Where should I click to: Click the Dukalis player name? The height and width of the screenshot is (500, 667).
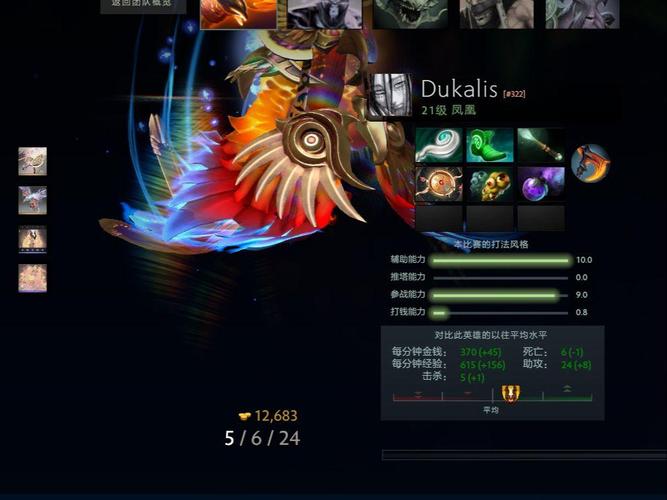(x=459, y=89)
